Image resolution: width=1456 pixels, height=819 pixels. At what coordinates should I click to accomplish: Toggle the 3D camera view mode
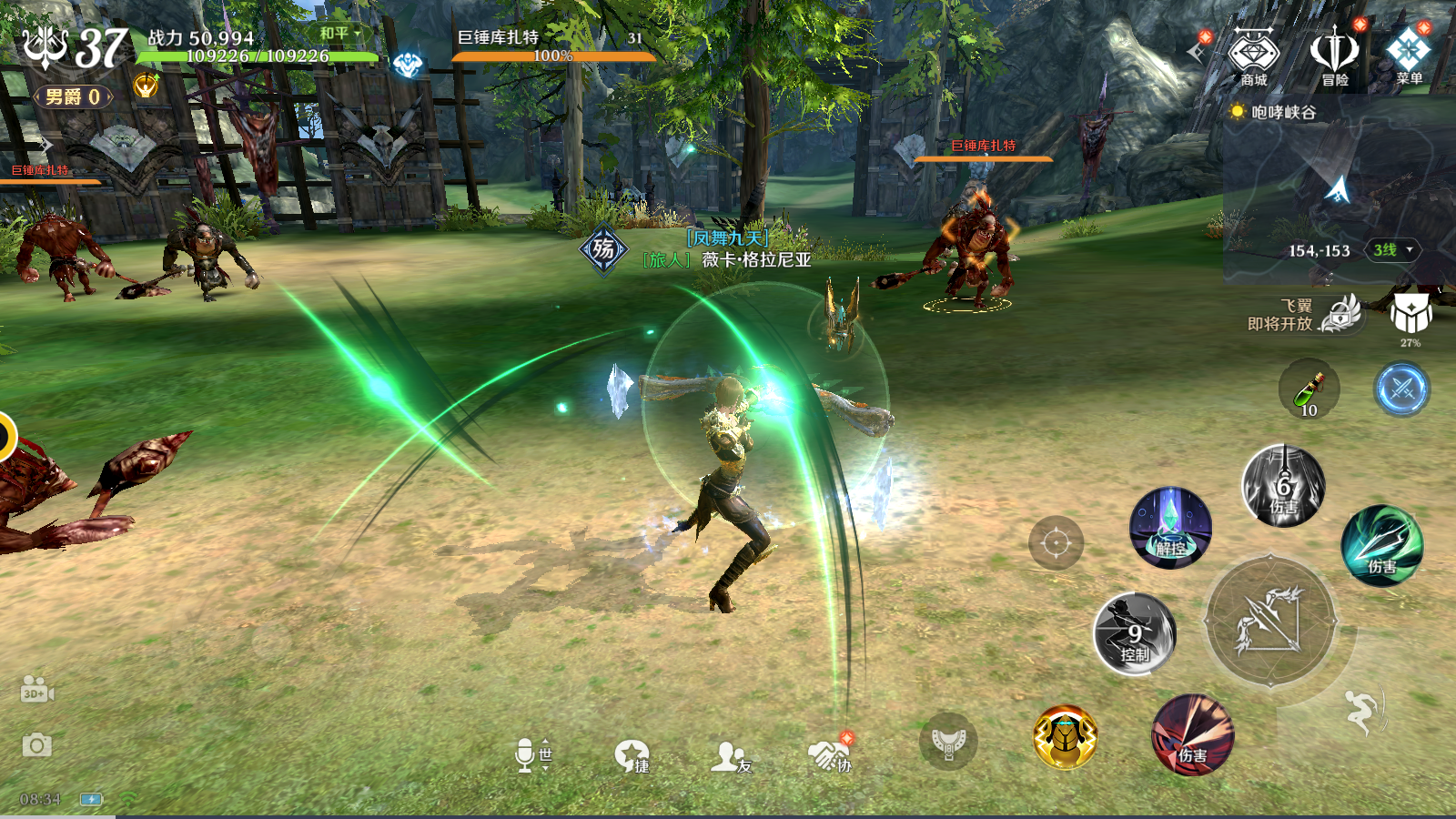pos(36,690)
